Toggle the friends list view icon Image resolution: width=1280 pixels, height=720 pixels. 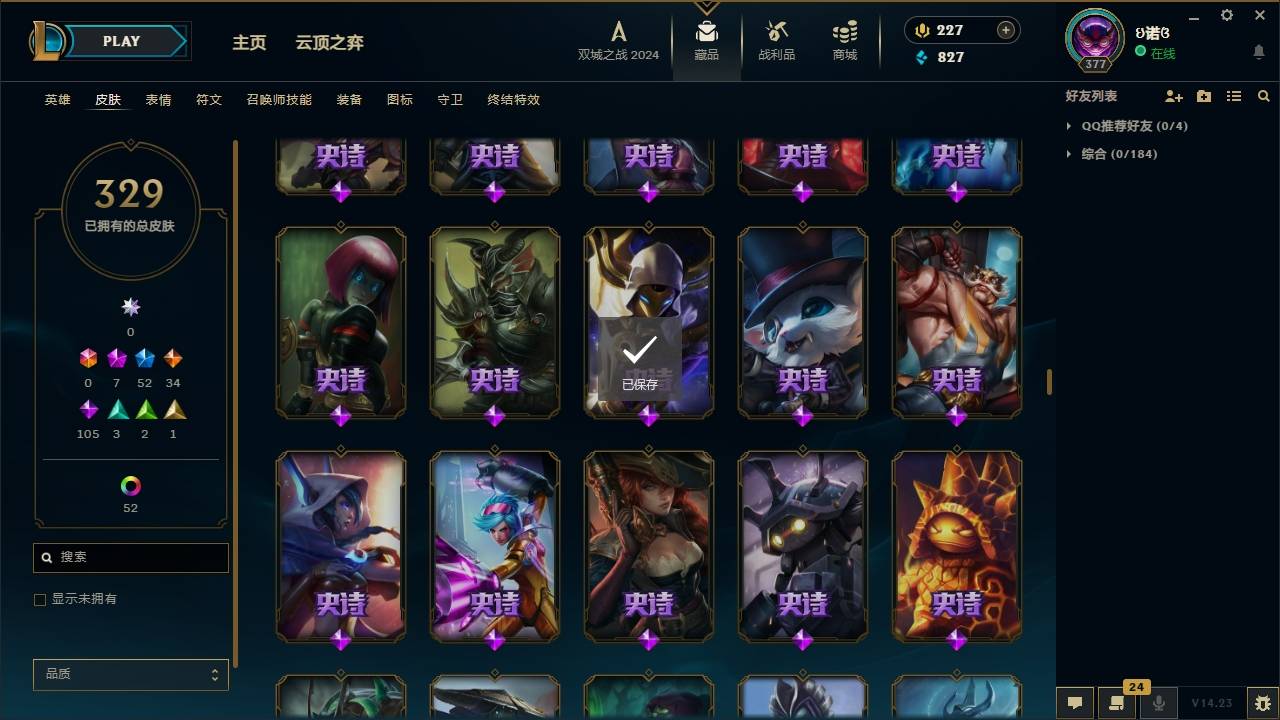1234,96
